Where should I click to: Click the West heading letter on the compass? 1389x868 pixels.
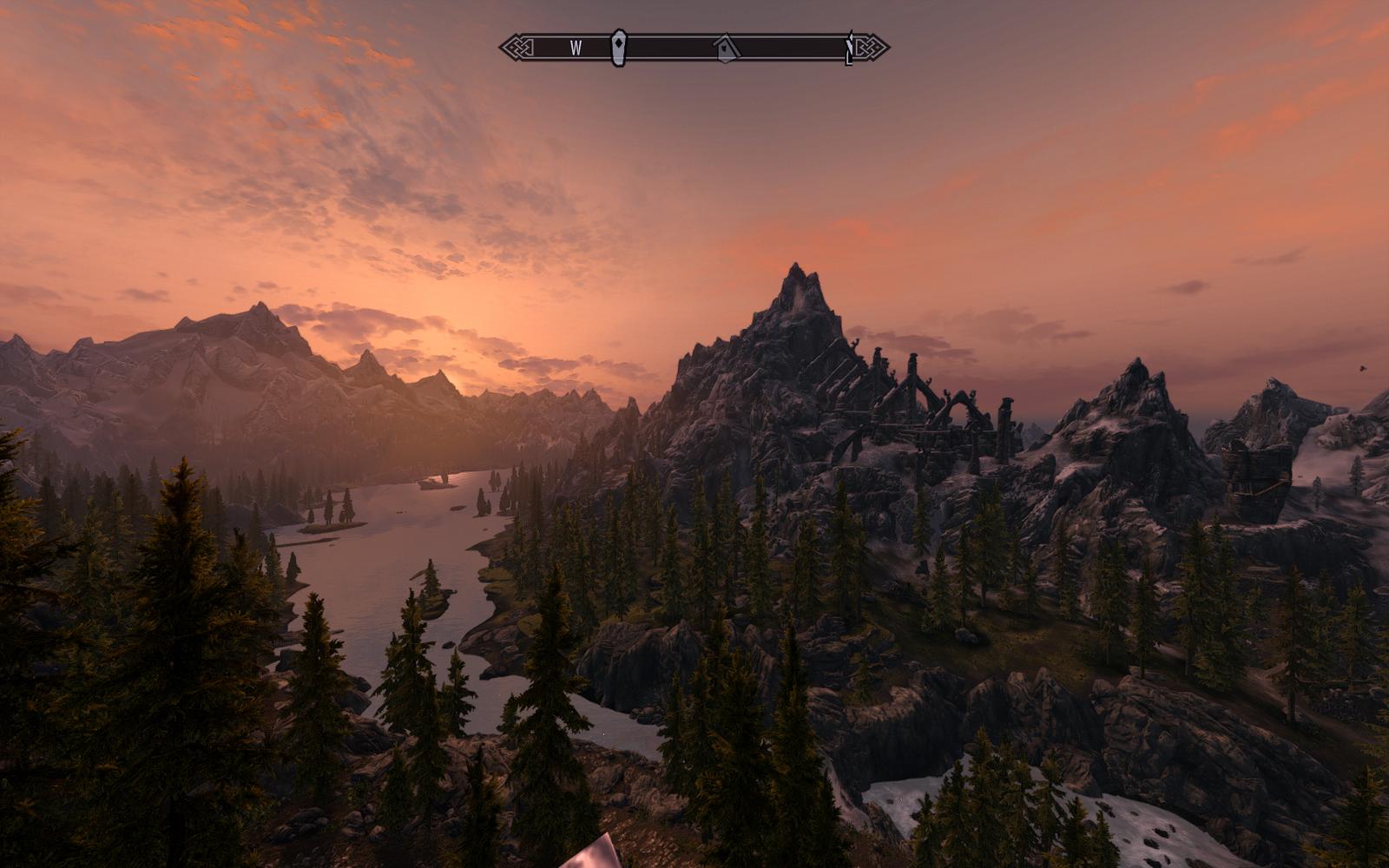click(x=576, y=49)
